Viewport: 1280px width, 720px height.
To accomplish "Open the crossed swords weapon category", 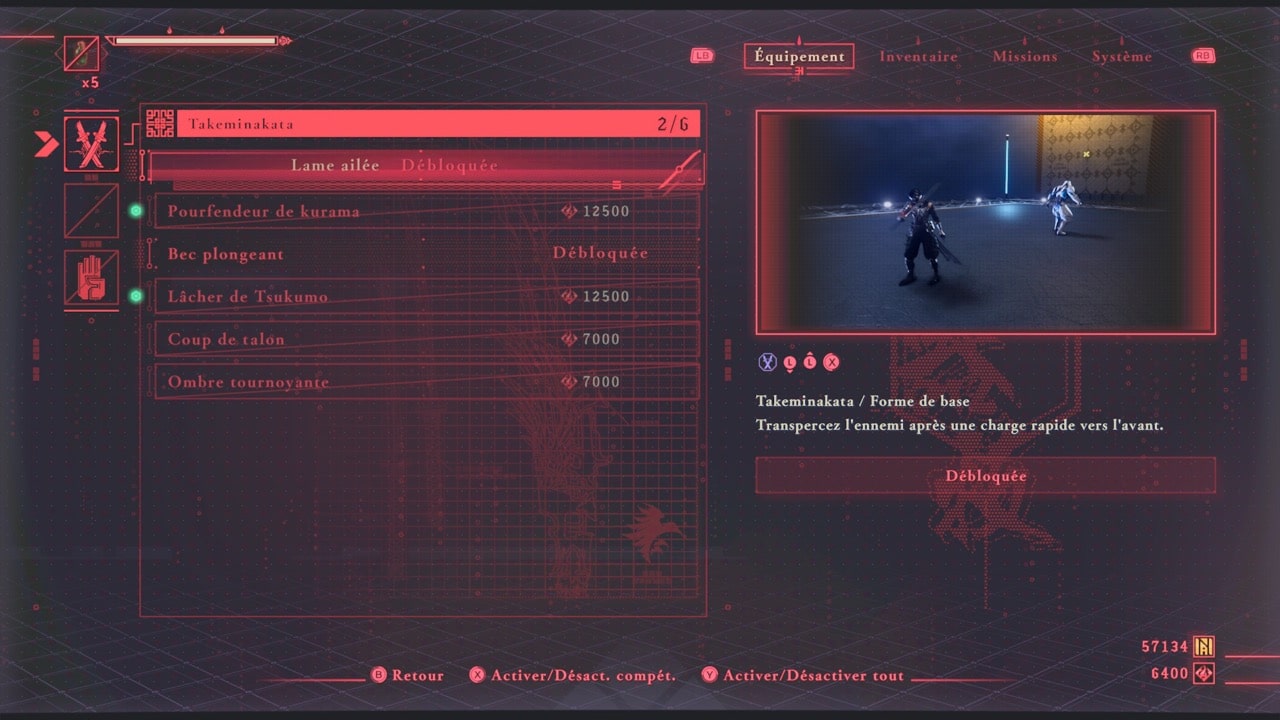I will tap(91, 144).
